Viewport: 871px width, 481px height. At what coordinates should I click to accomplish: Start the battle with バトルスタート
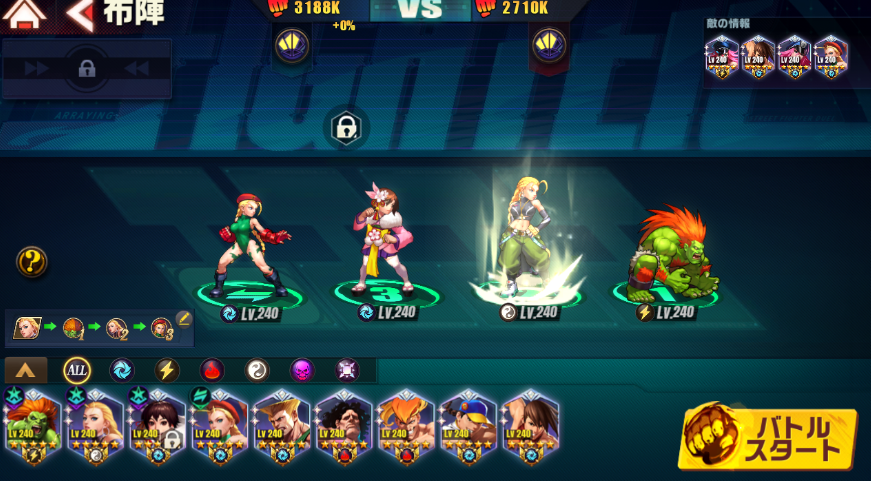(767, 438)
